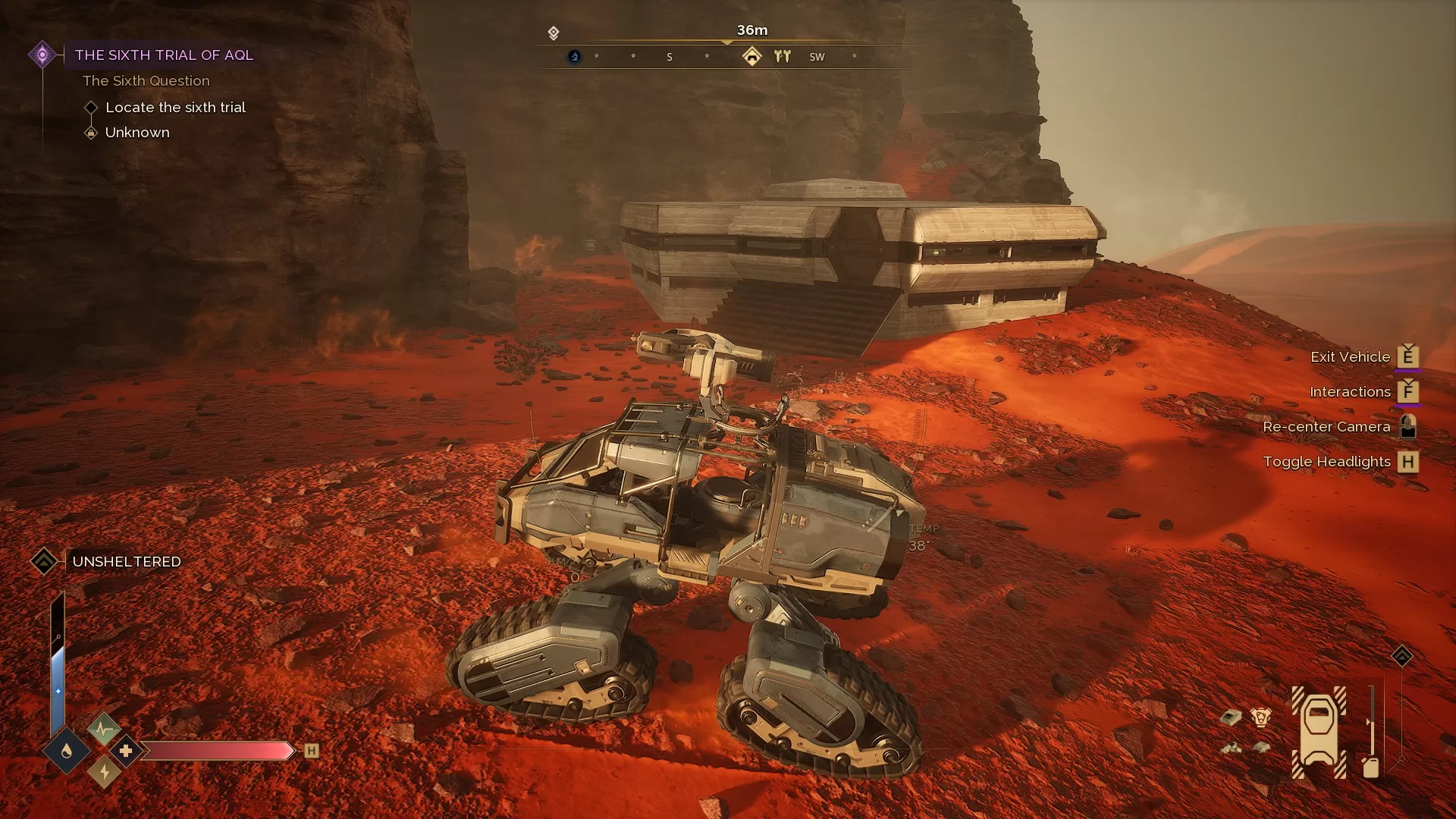Click the Unsheltered status icon

44,561
